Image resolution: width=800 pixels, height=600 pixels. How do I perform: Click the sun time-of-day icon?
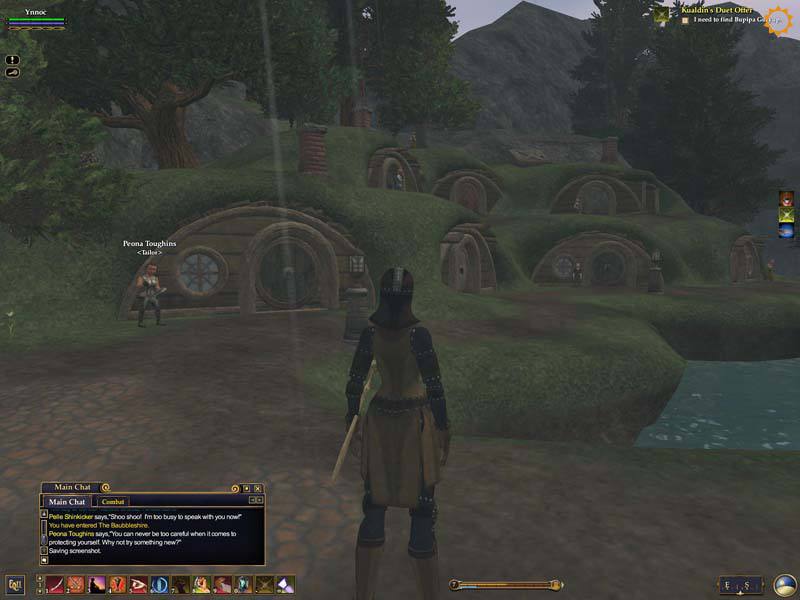click(x=778, y=20)
